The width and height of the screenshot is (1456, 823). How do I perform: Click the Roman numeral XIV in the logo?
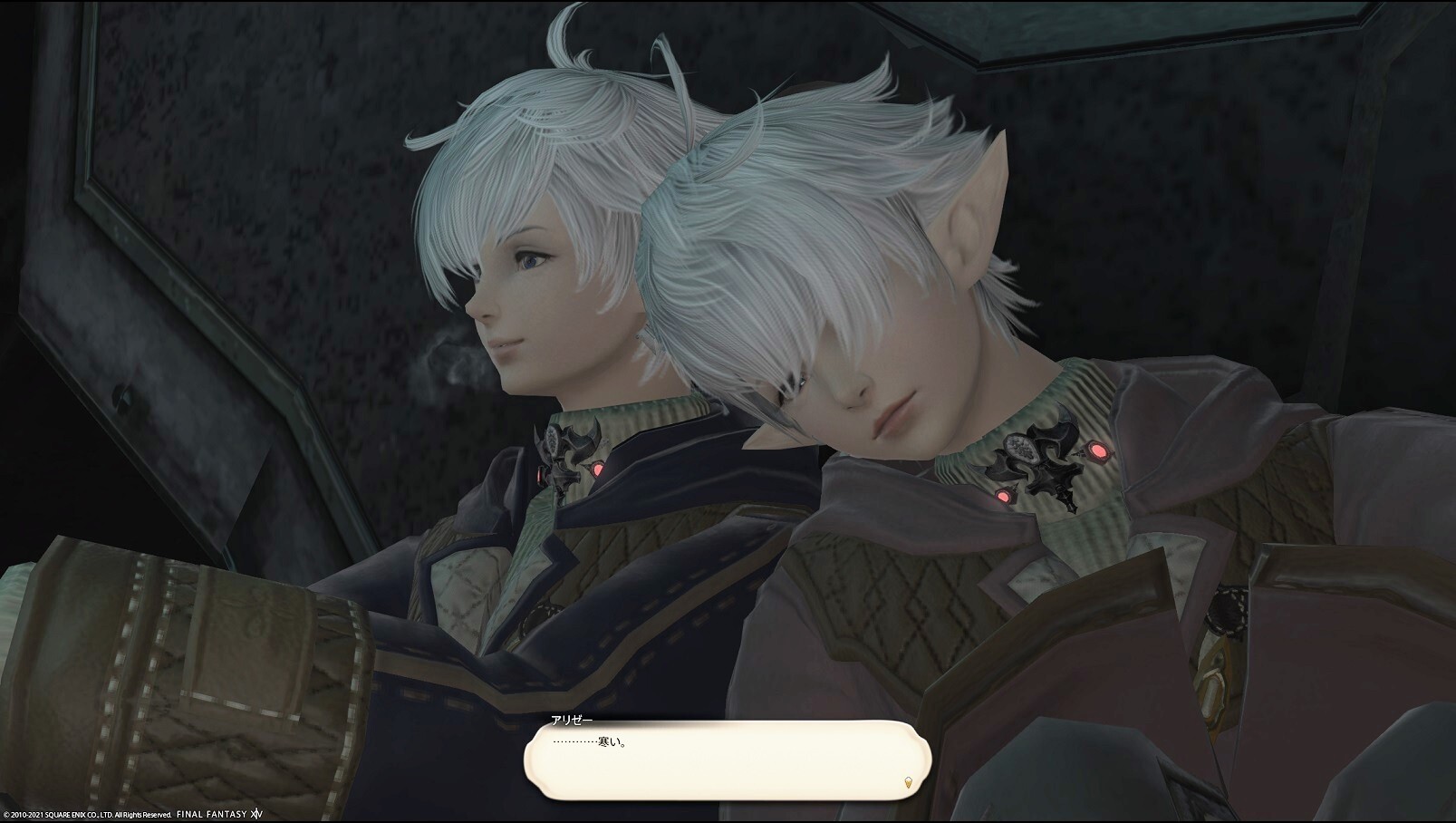(256, 814)
